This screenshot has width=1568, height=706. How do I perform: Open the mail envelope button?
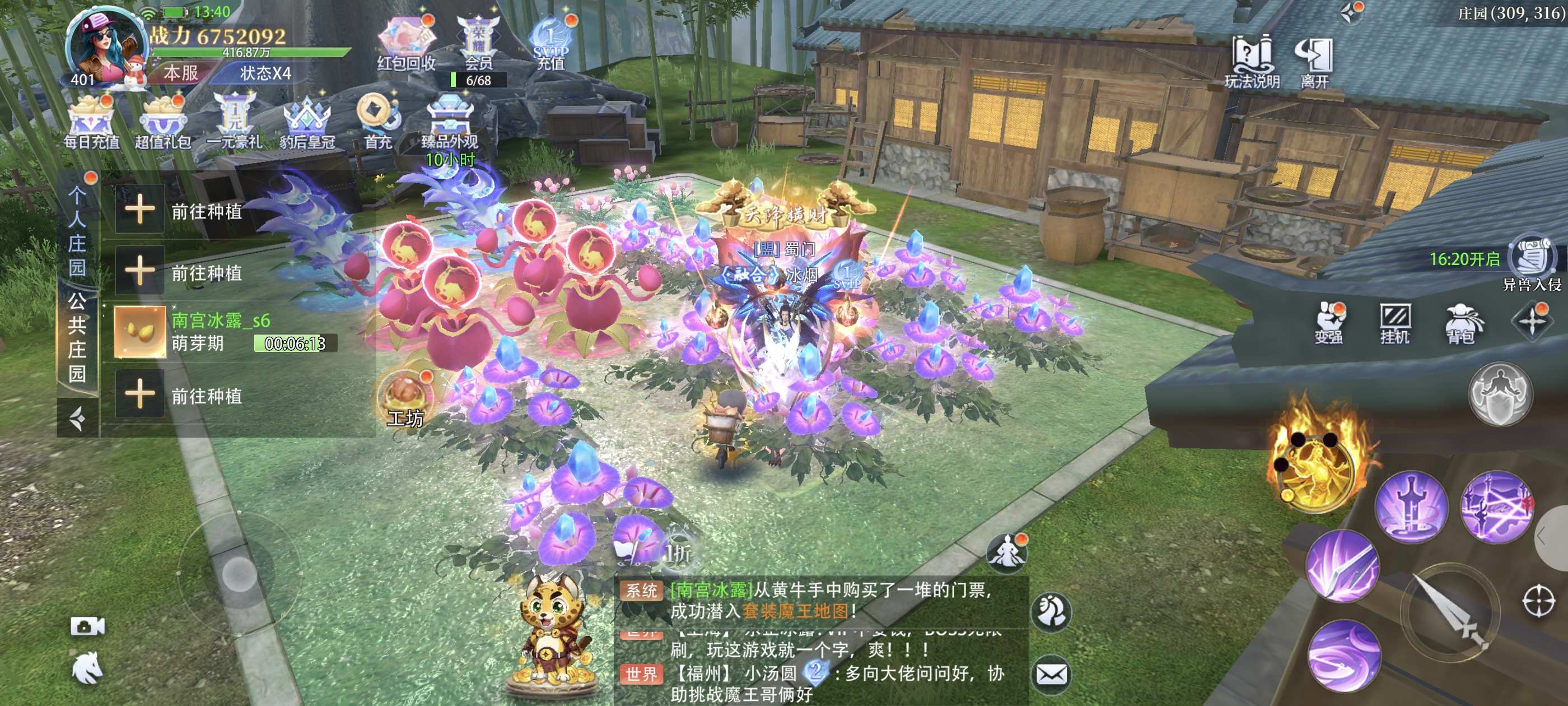pos(1051,674)
